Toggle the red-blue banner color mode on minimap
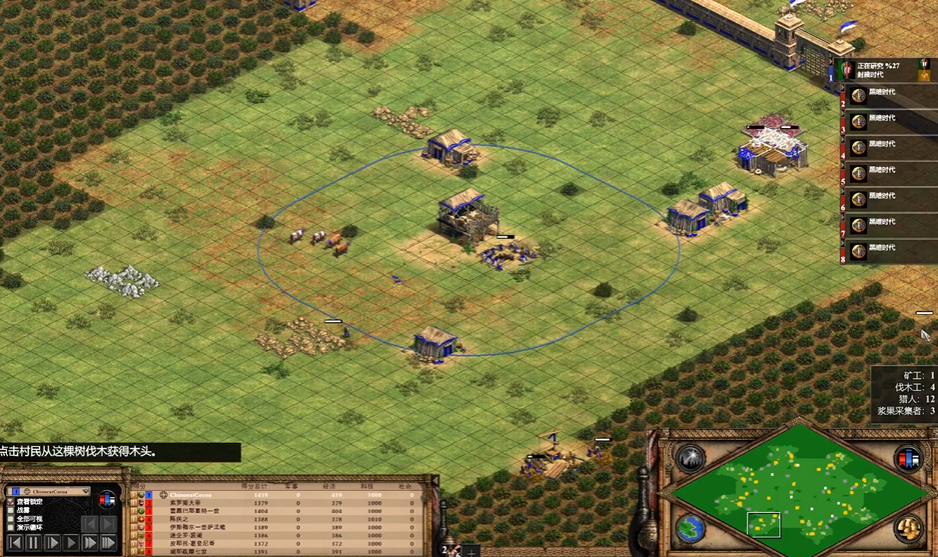 pyautogui.click(x=908, y=460)
